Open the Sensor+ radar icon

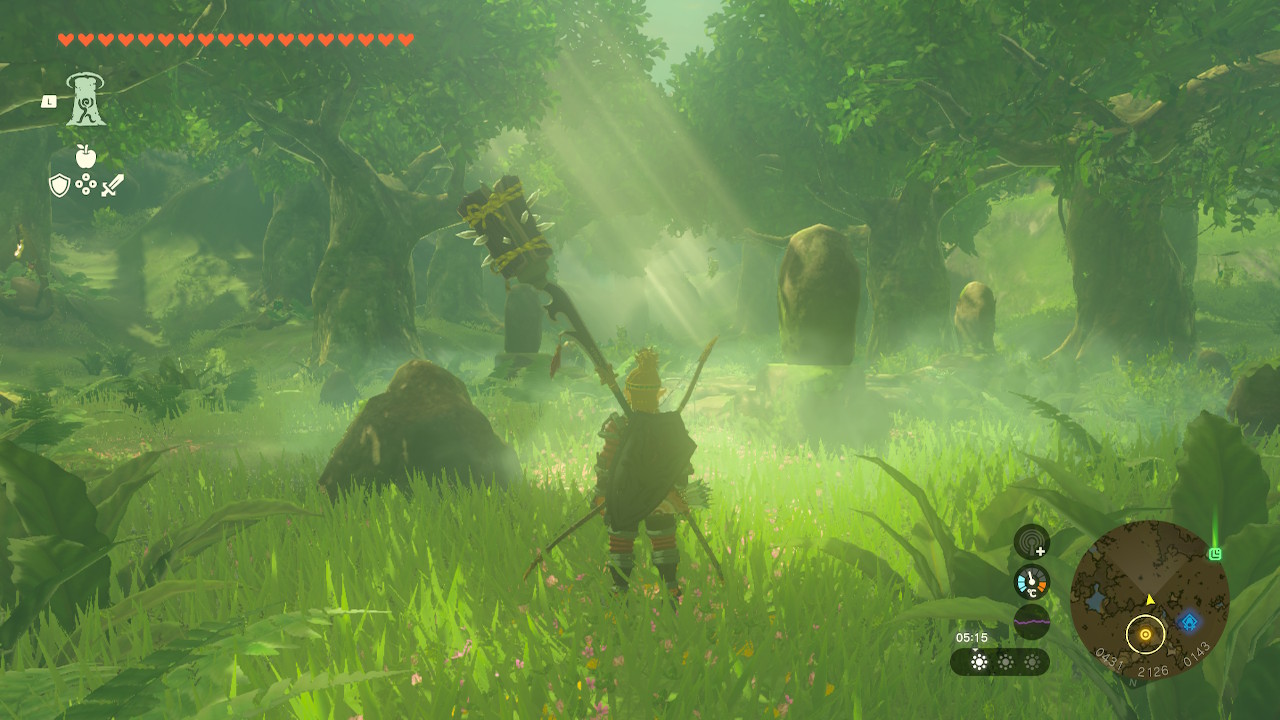1031,542
